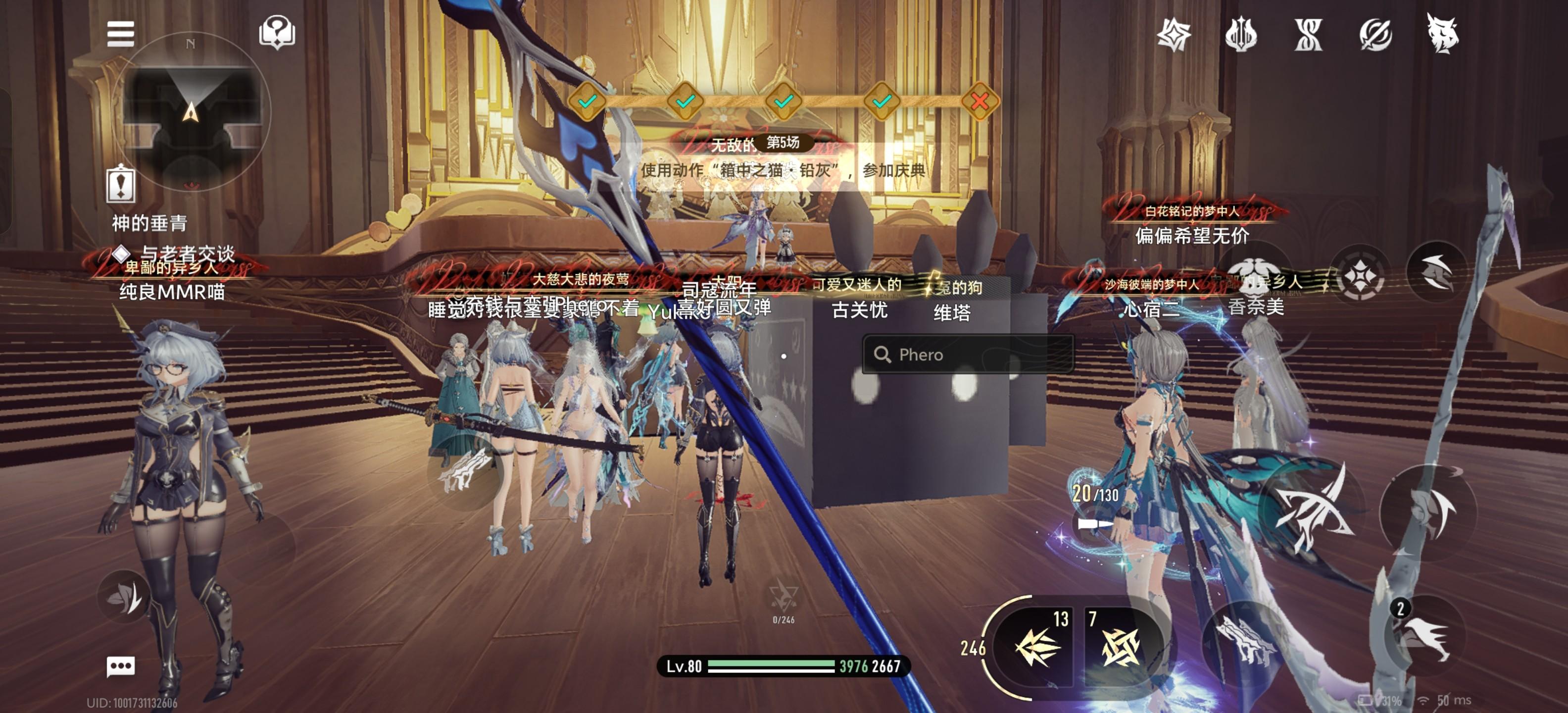Open the sword-in-circle icon in top bar
The width and height of the screenshot is (1568, 713).
pos(1375,35)
